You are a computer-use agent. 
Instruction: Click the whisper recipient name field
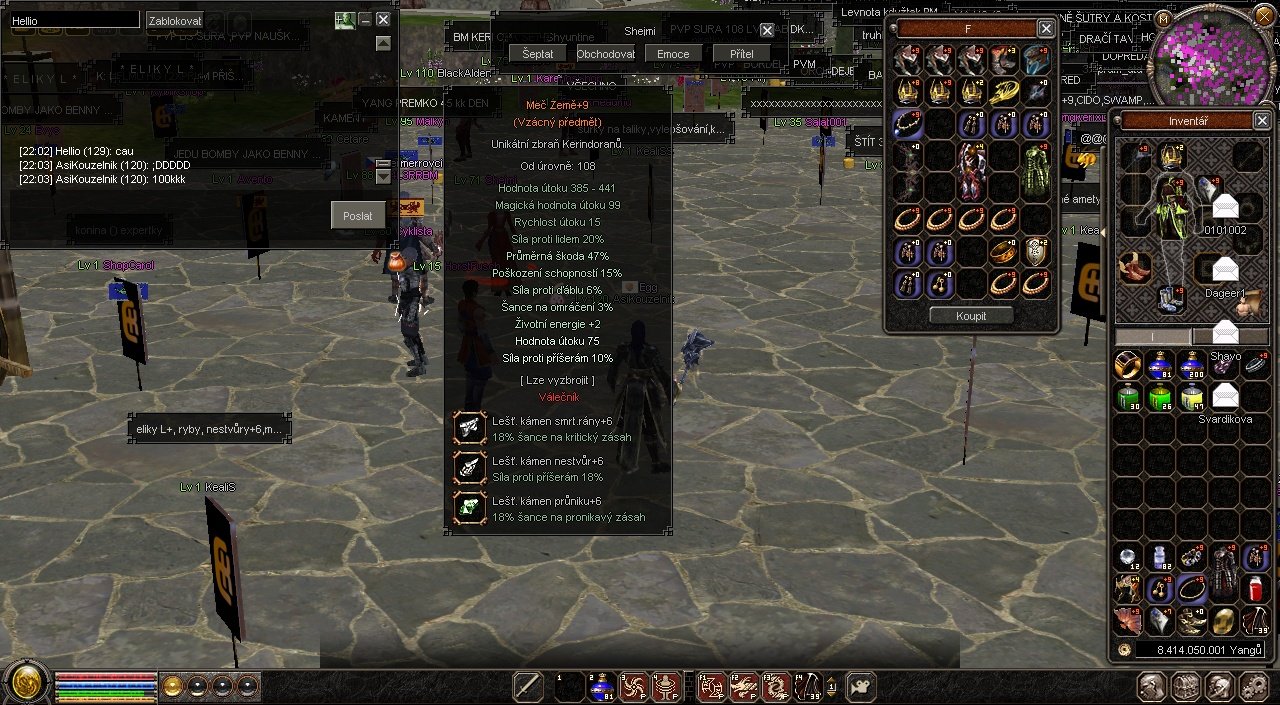74,20
